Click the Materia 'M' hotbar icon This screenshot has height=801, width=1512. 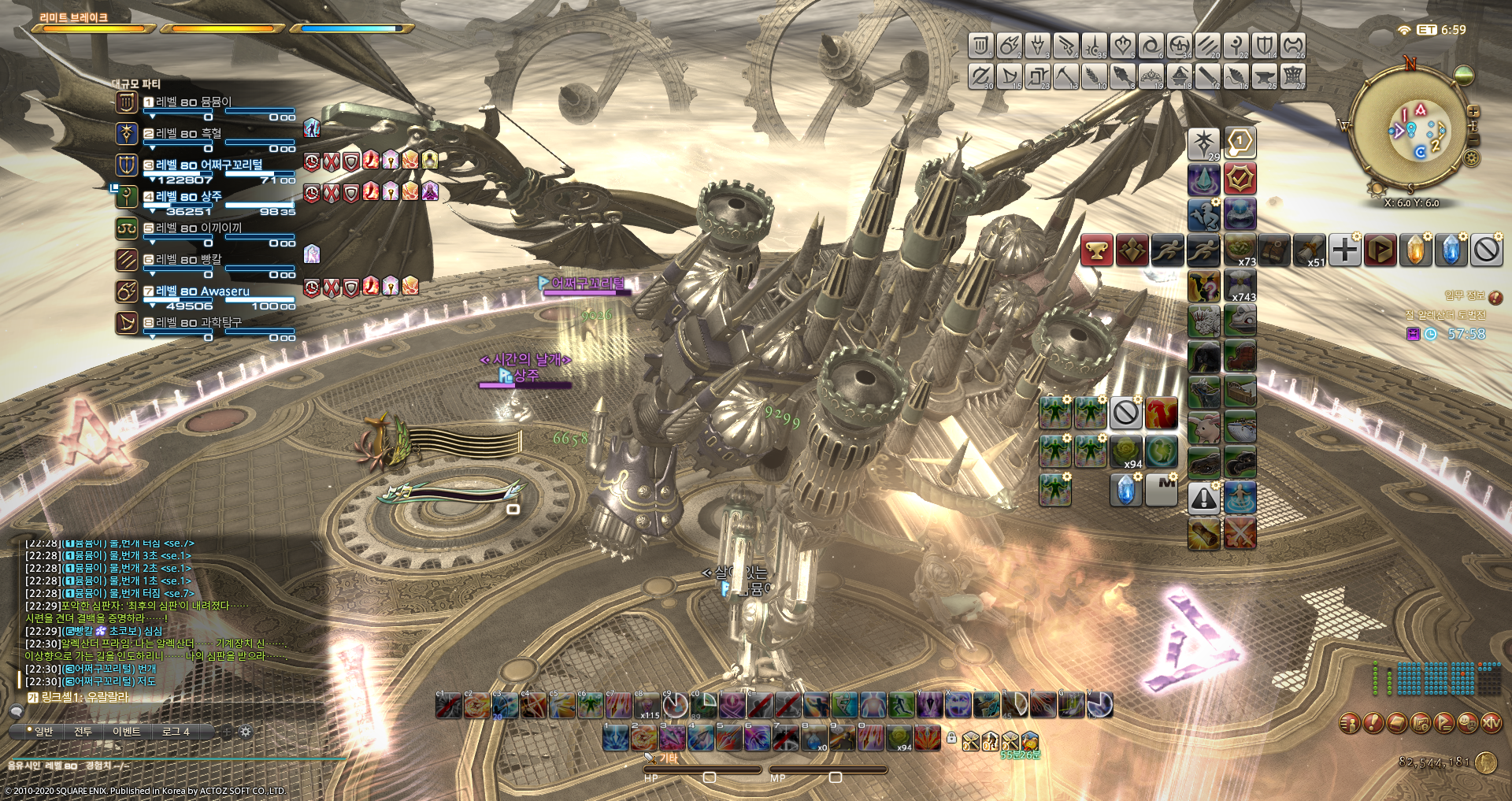pyautogui.click(x=1161, y=491)
